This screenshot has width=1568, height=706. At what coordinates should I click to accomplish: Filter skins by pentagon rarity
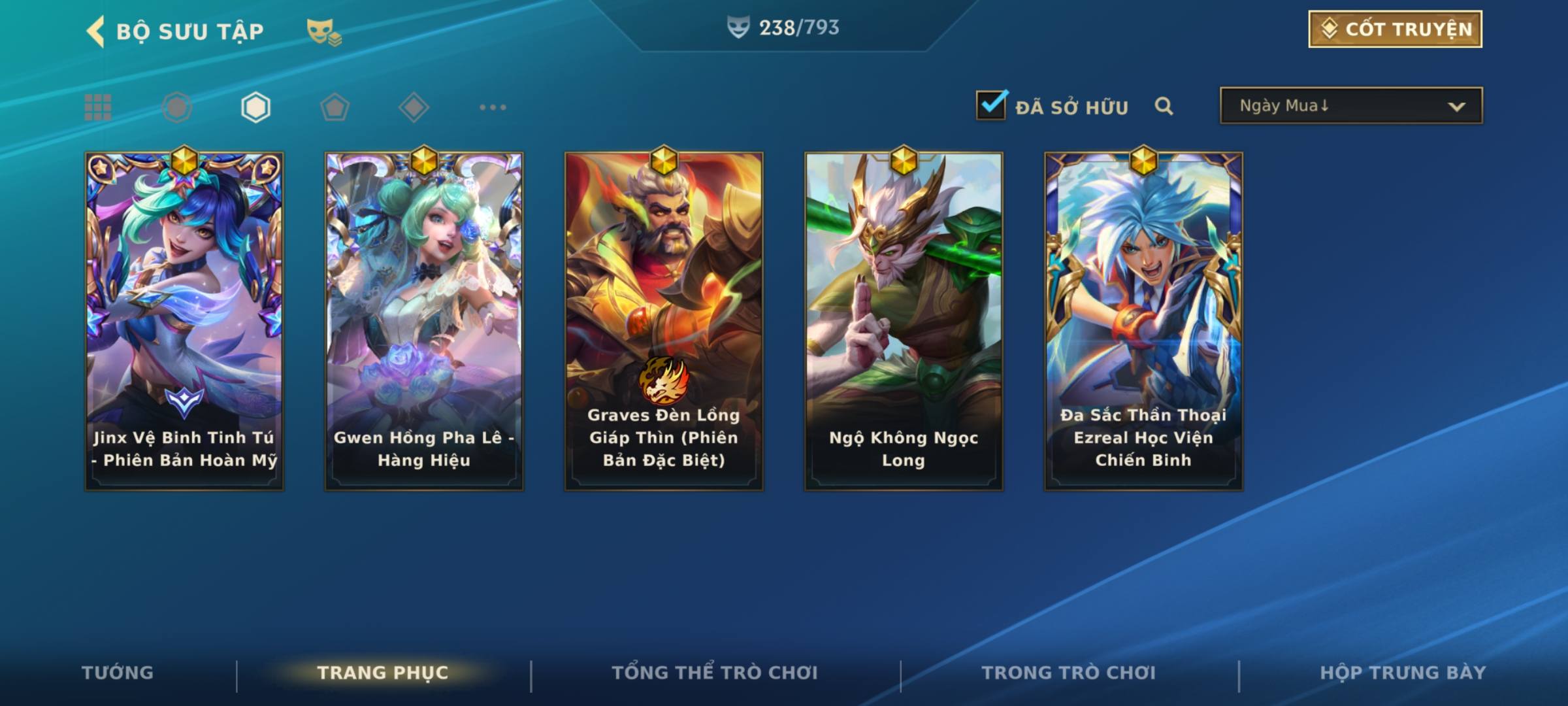[x=335, y=107]
